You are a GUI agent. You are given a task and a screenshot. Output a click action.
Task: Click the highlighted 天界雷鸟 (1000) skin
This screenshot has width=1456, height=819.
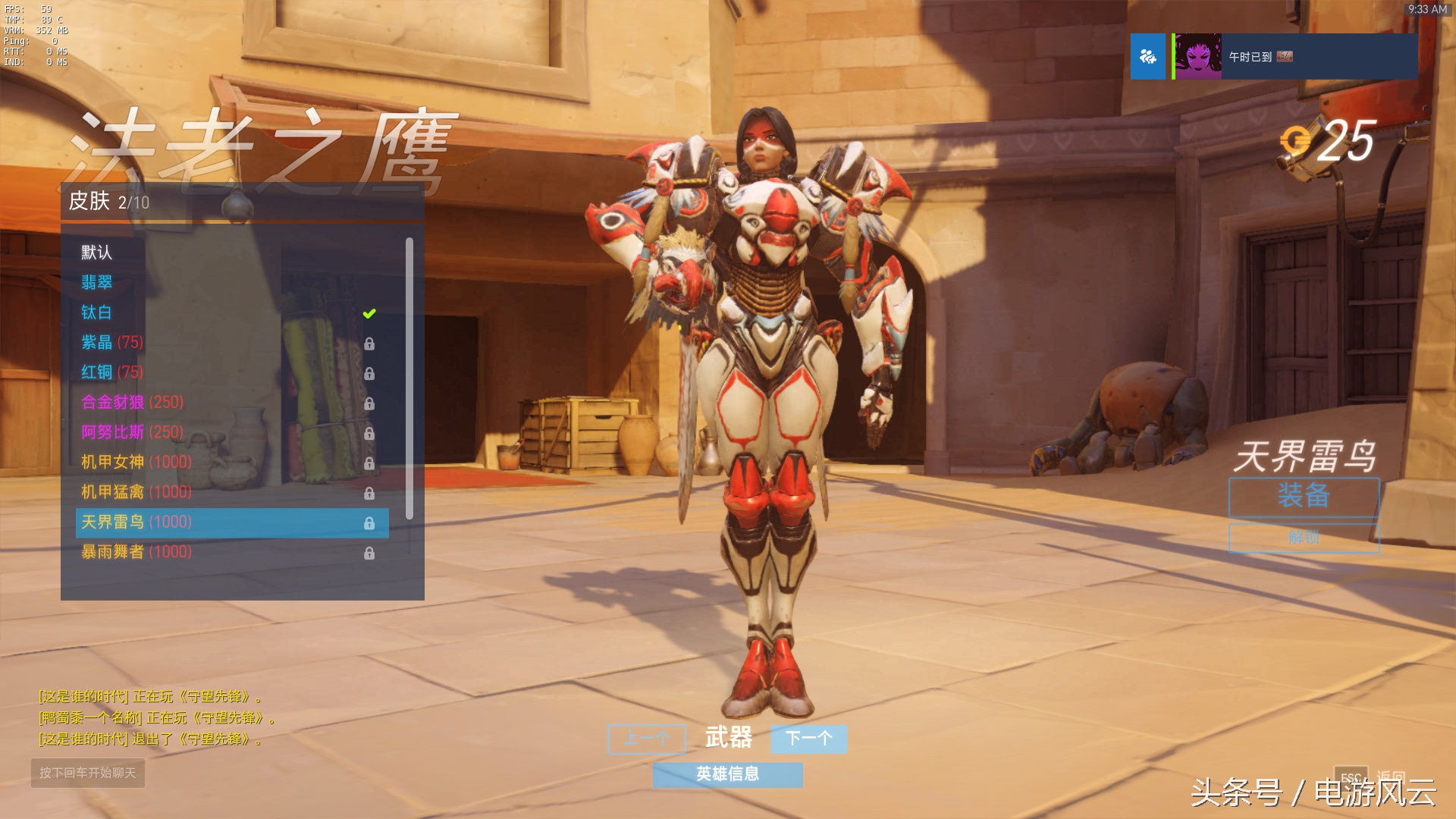(x=231, y=522)
